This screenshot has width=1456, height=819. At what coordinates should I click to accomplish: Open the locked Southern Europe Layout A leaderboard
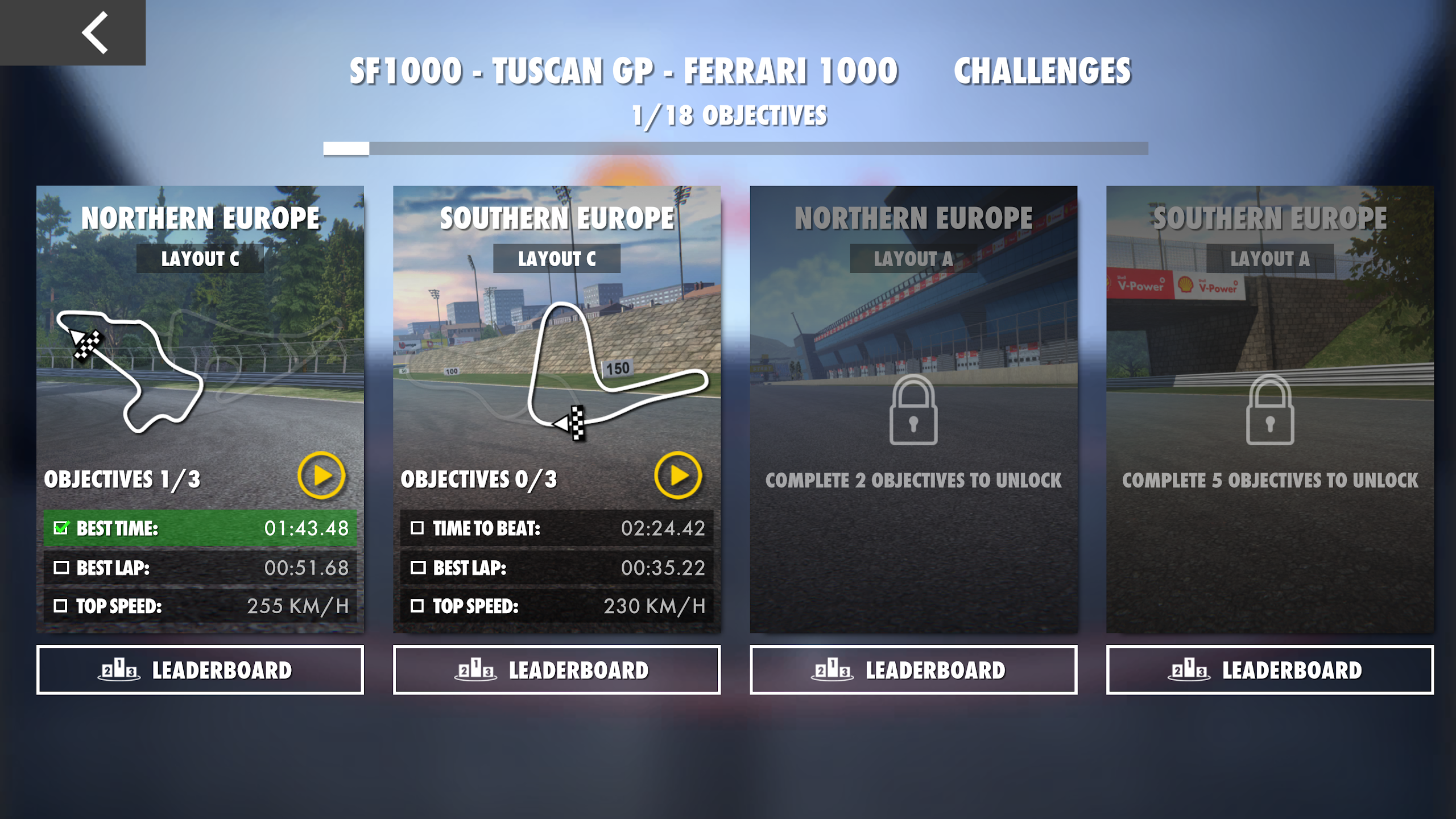pos(1270,670)
